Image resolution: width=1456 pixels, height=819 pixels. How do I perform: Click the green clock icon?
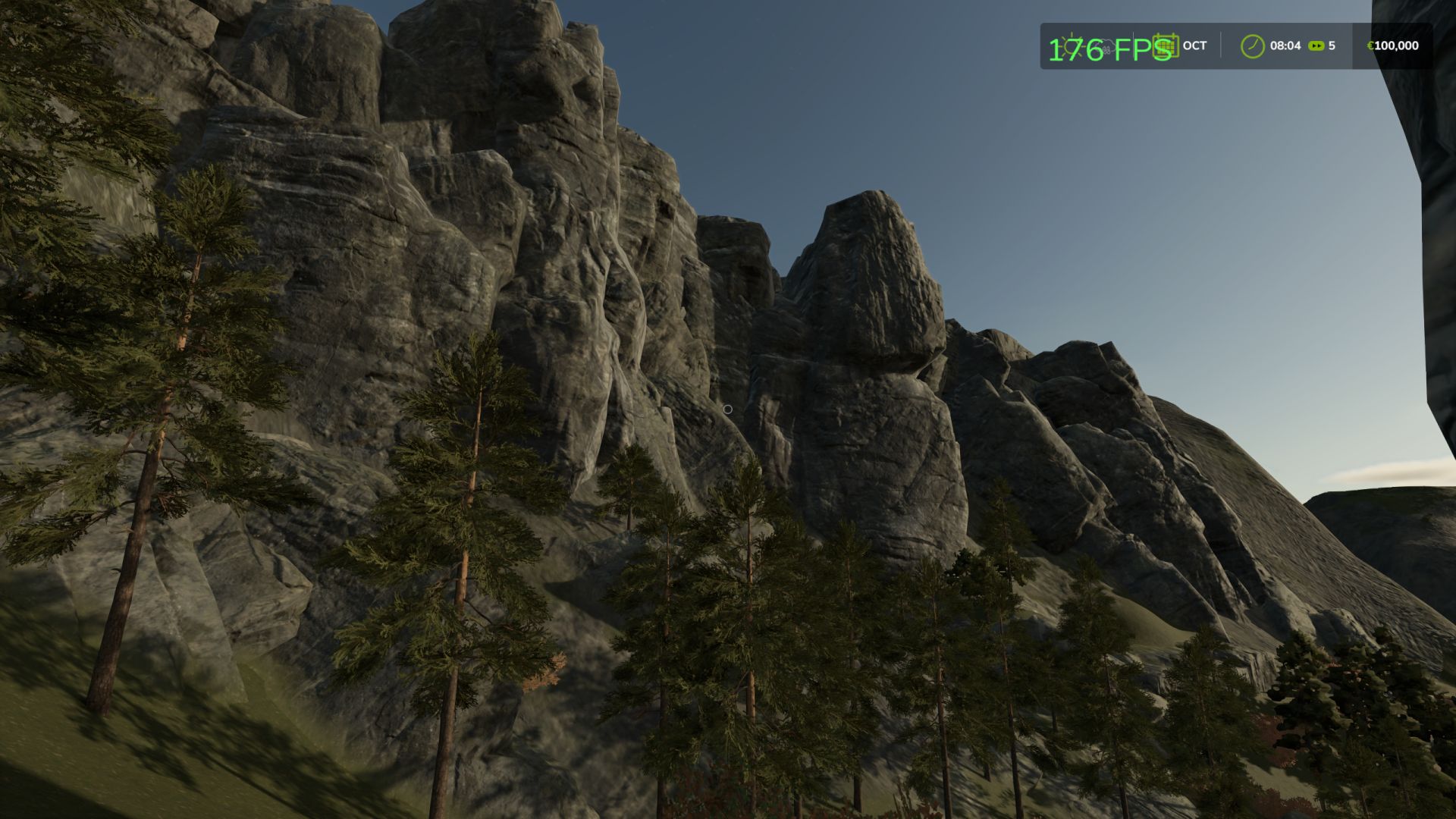[1252, 46]
